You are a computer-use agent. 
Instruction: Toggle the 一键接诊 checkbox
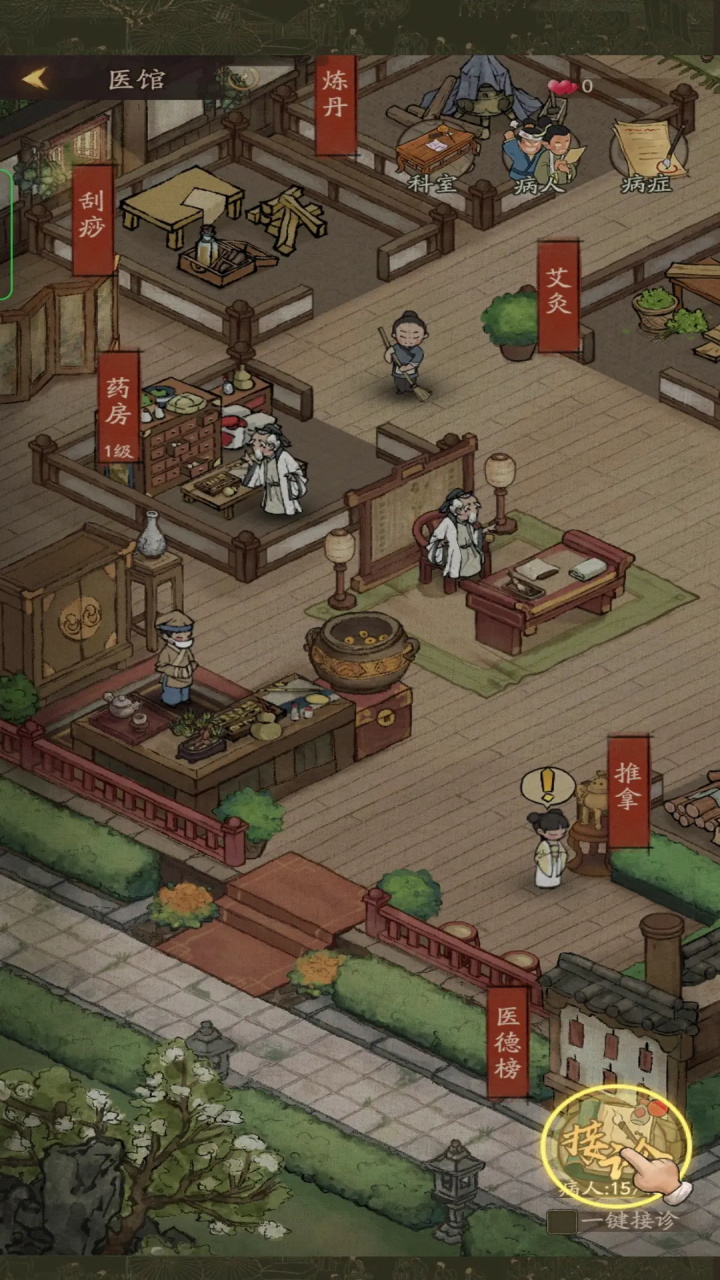(x=561, y=1221)
